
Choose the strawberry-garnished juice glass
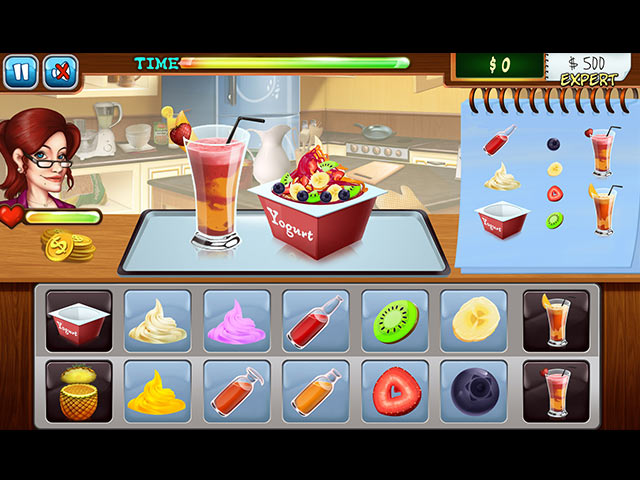coord(556,390)
